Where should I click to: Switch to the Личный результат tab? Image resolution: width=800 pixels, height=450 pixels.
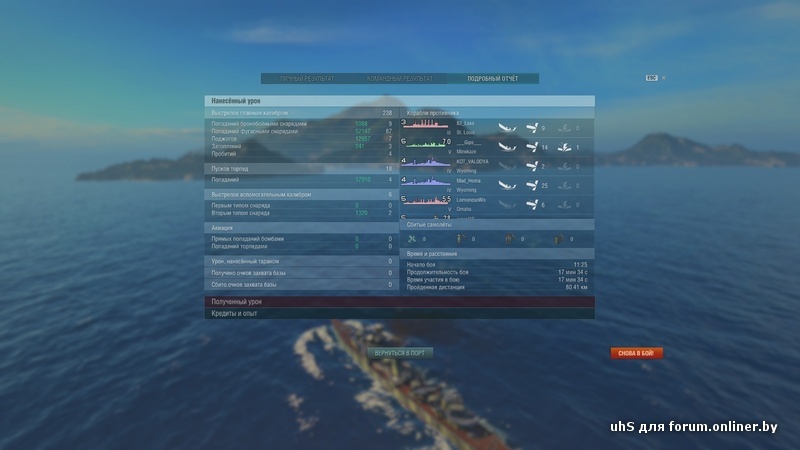pos(307,78)
